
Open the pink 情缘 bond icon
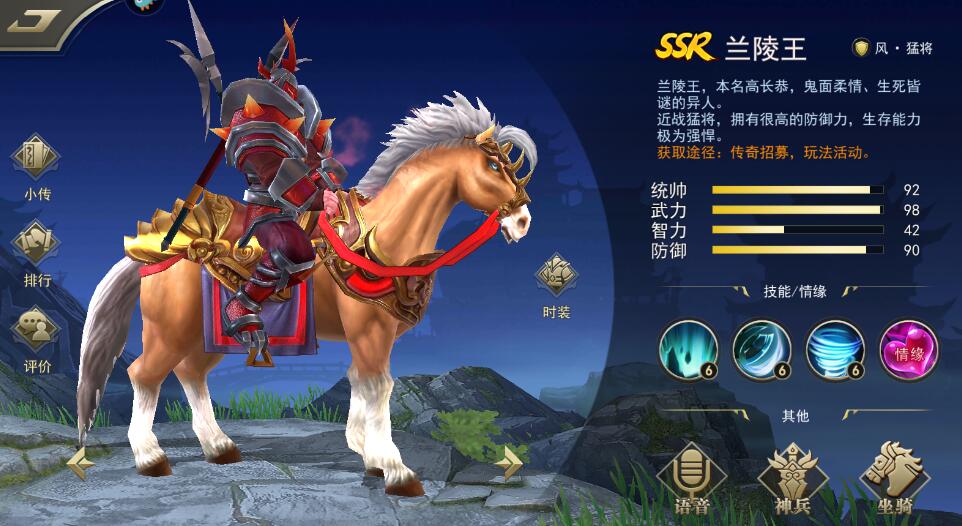point(908,349)
